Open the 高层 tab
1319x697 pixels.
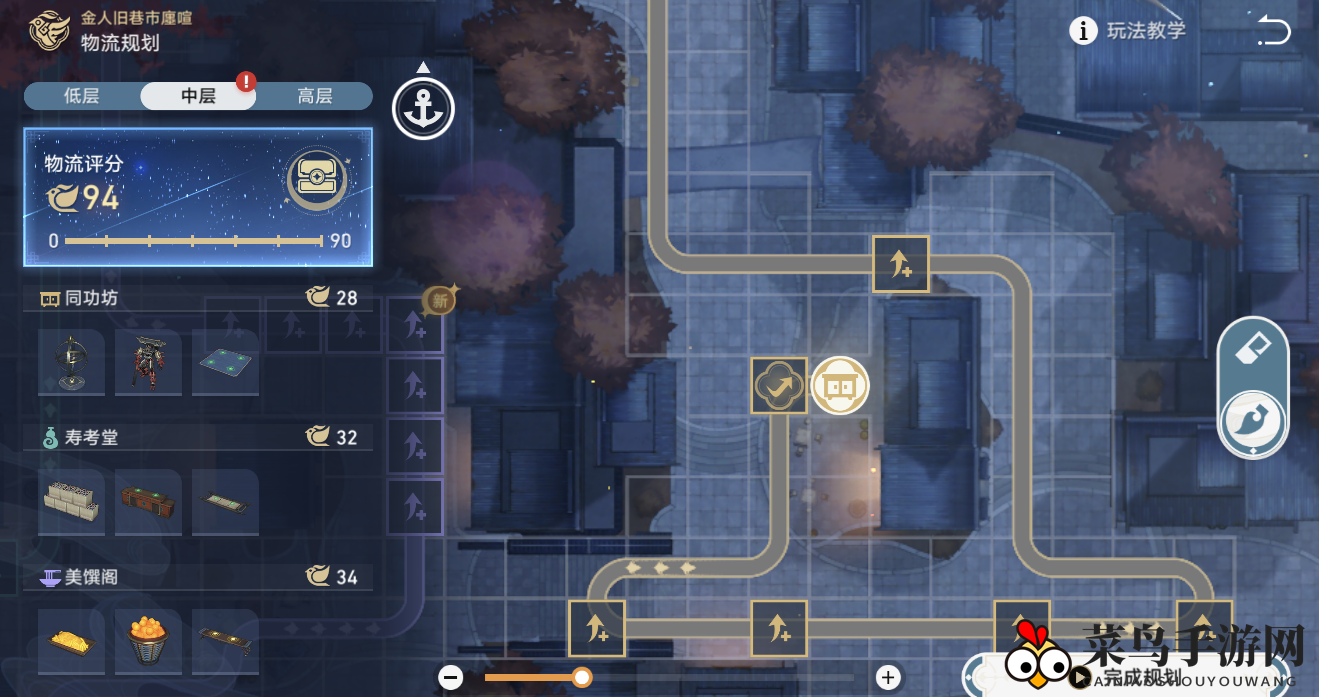pyautogui.click(x=314, y=96)
